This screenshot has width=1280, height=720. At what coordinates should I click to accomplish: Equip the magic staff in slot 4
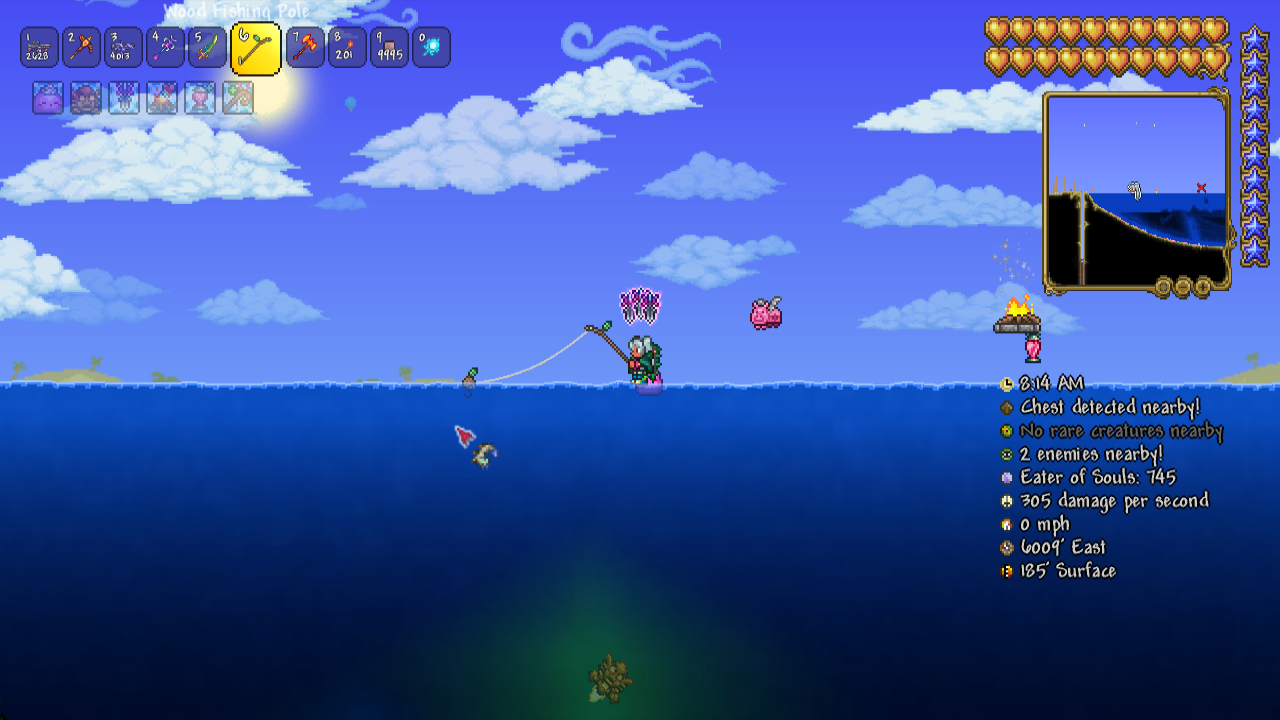tap(165, 48)
